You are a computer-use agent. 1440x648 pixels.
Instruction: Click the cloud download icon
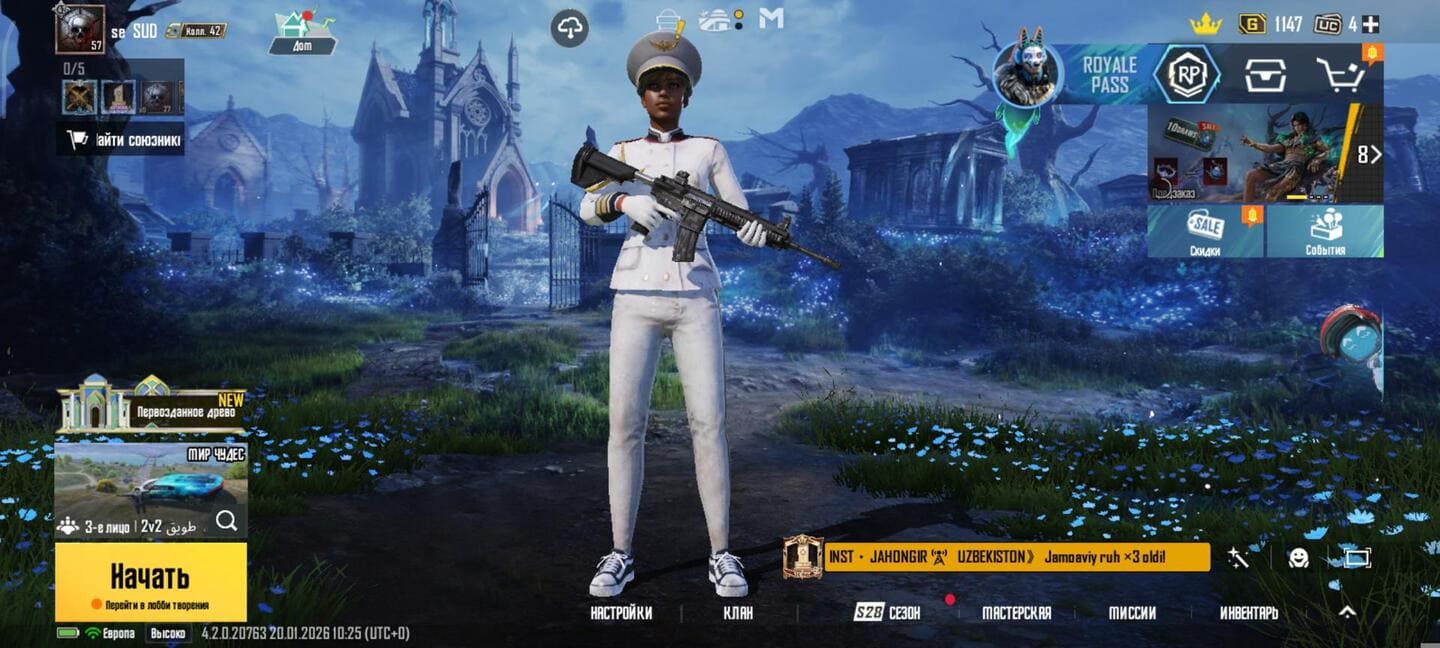tap(569, 28)
